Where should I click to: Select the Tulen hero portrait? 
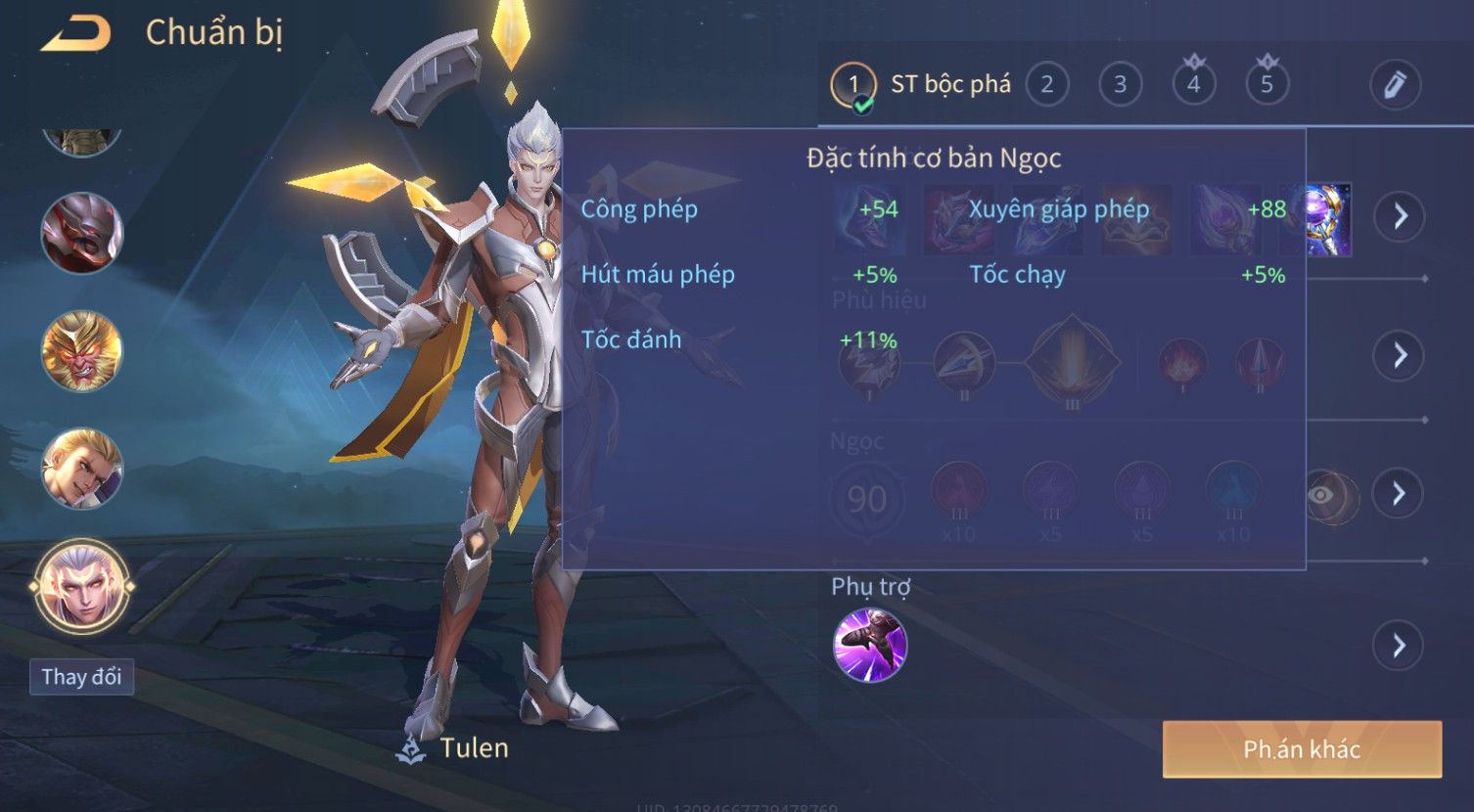[82, 587]
